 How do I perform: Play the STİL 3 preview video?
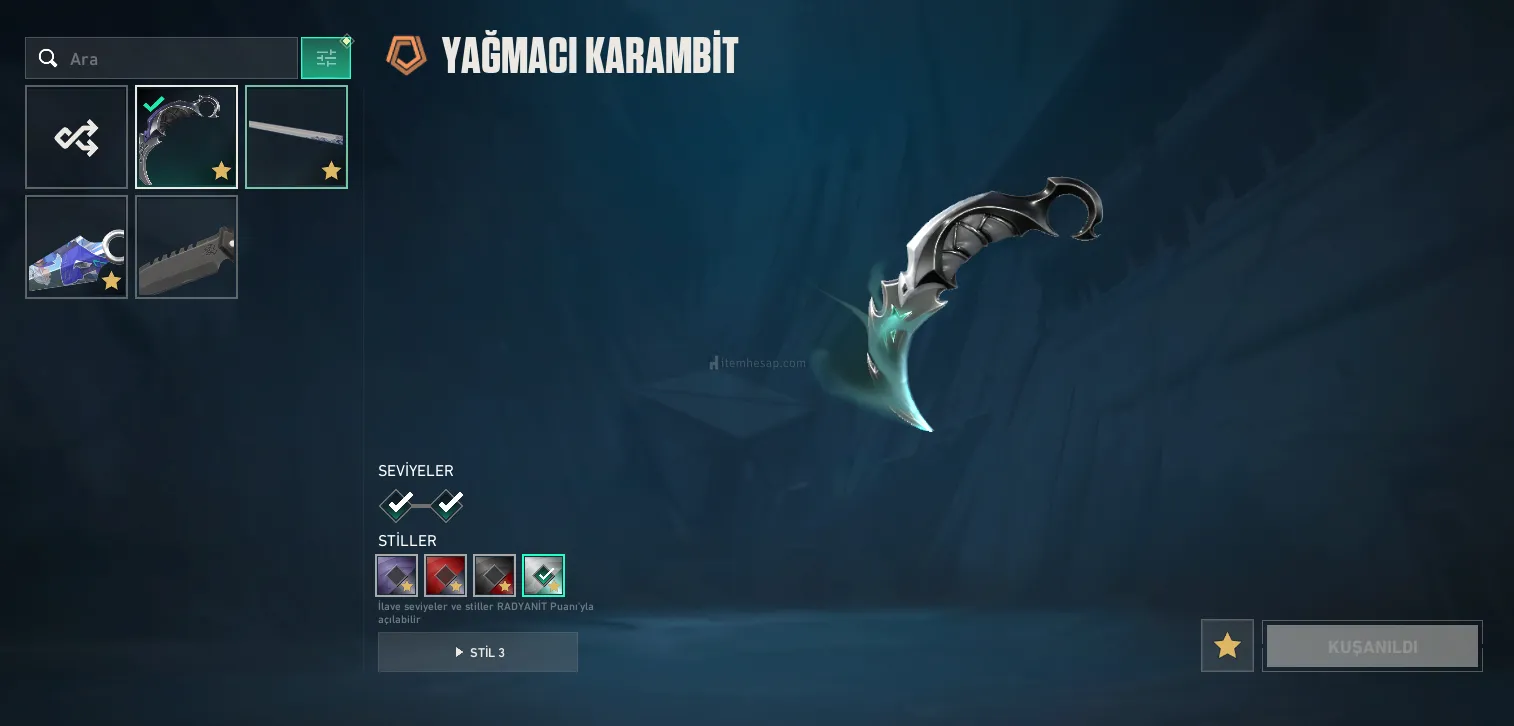tap(478, 652)
